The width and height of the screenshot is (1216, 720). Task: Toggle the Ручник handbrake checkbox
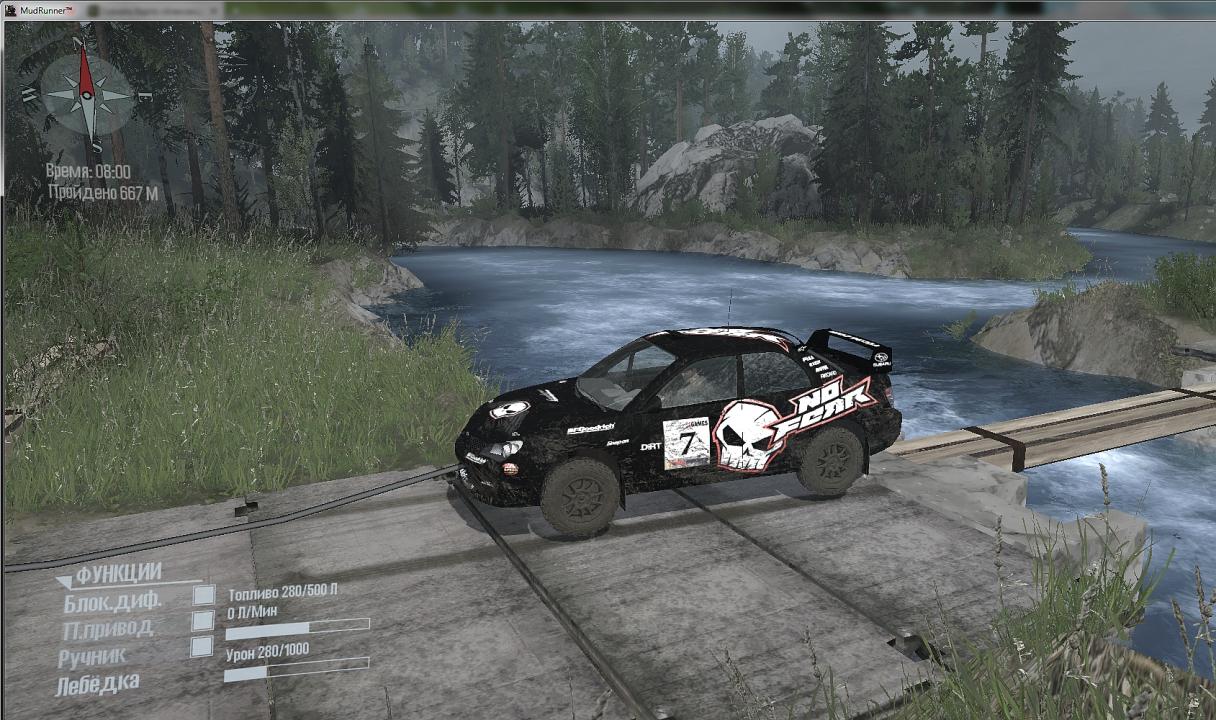point(202,647)
